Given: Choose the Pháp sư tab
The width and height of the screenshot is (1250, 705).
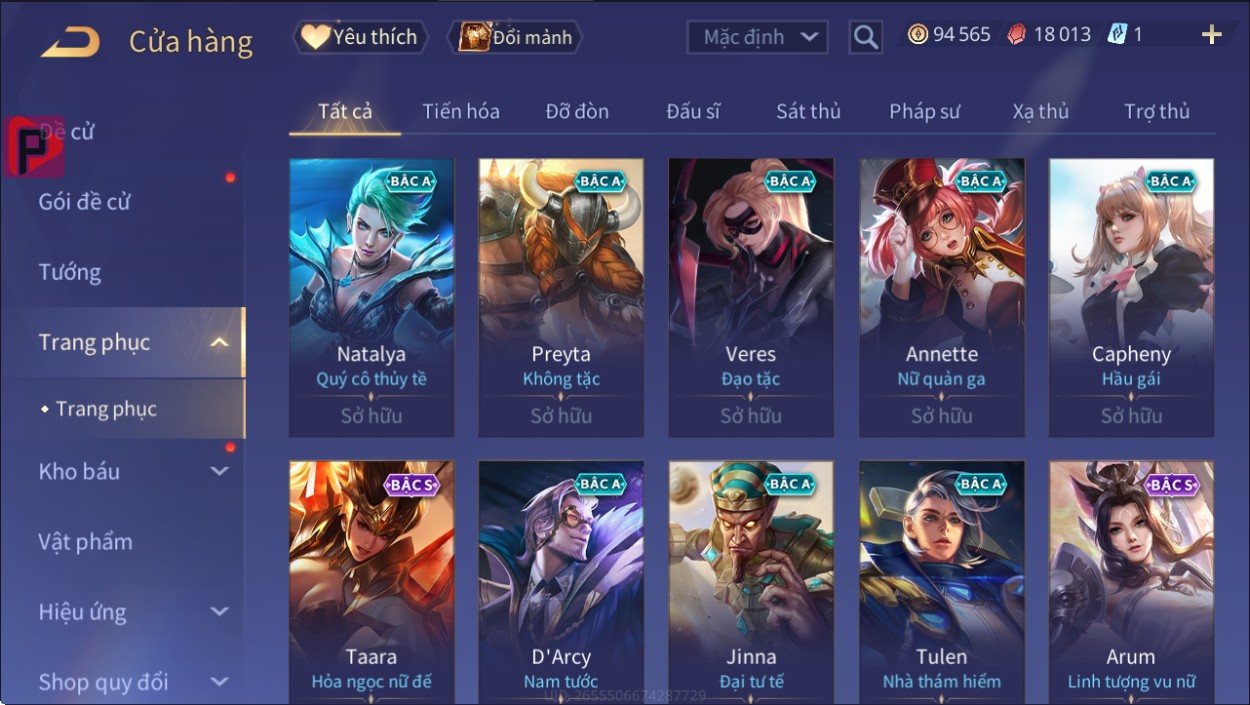Looking at the screenshot, I should 924,111.
